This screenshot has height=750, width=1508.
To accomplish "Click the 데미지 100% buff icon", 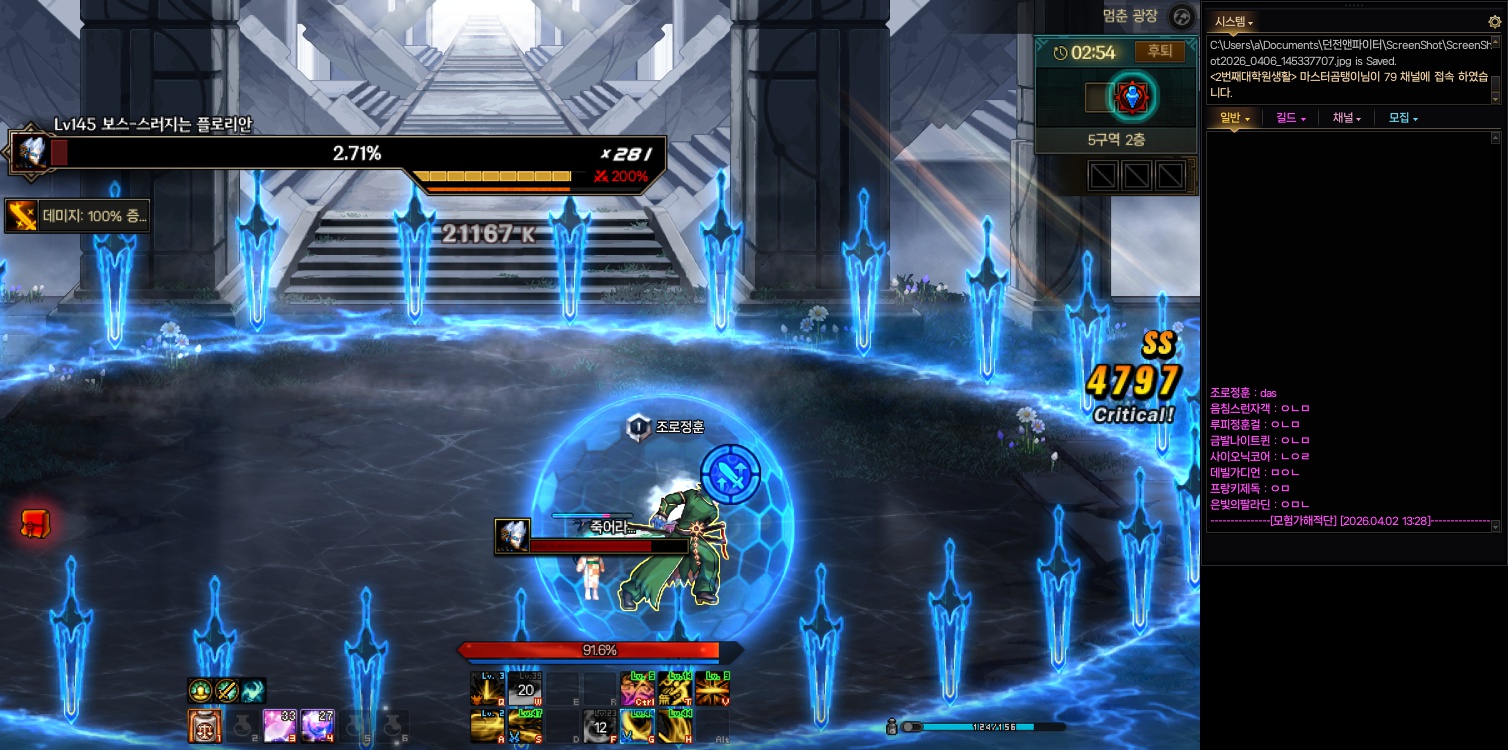I will (21, 216).
